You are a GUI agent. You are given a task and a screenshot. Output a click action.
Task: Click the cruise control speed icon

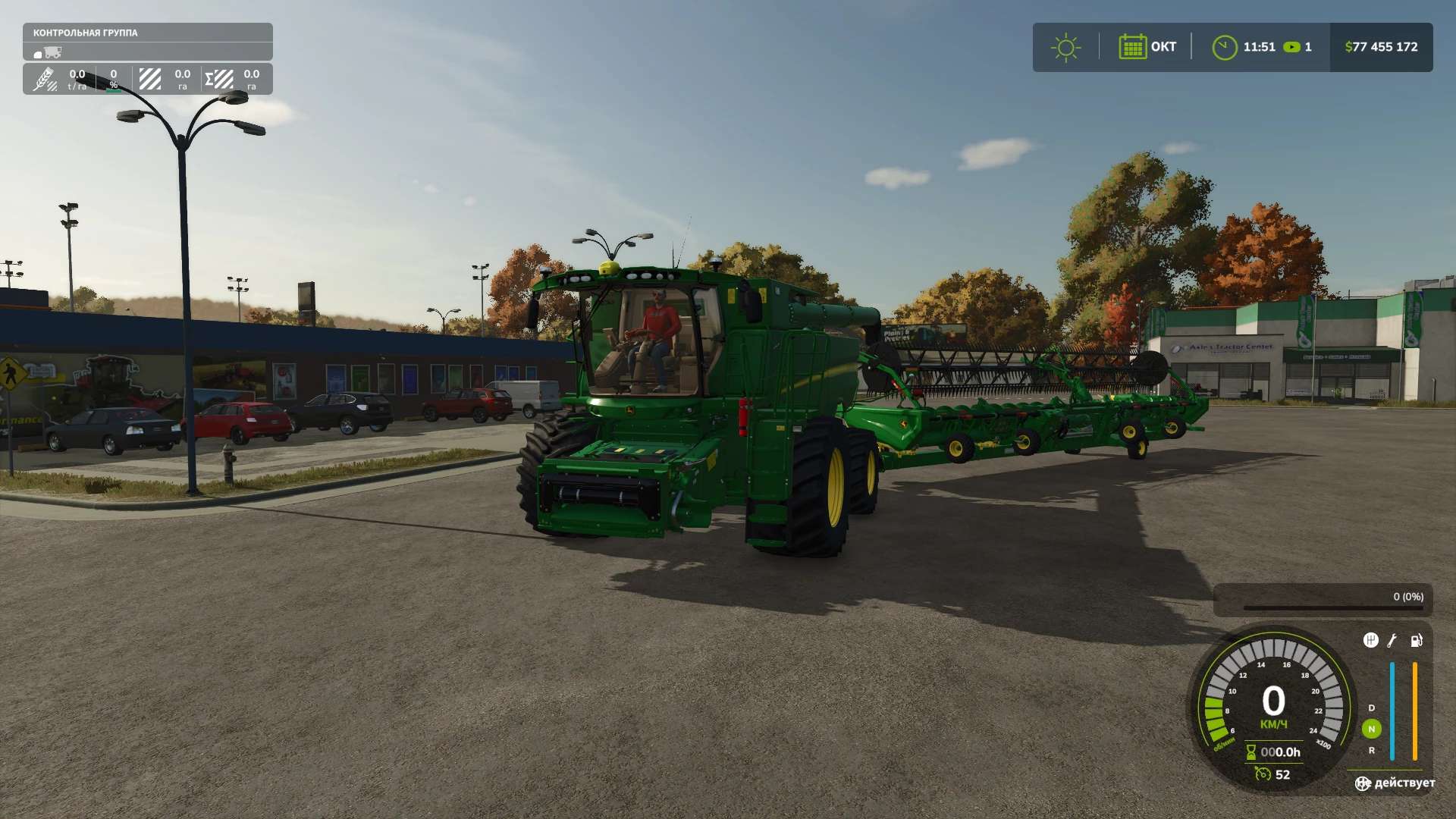1263,774
